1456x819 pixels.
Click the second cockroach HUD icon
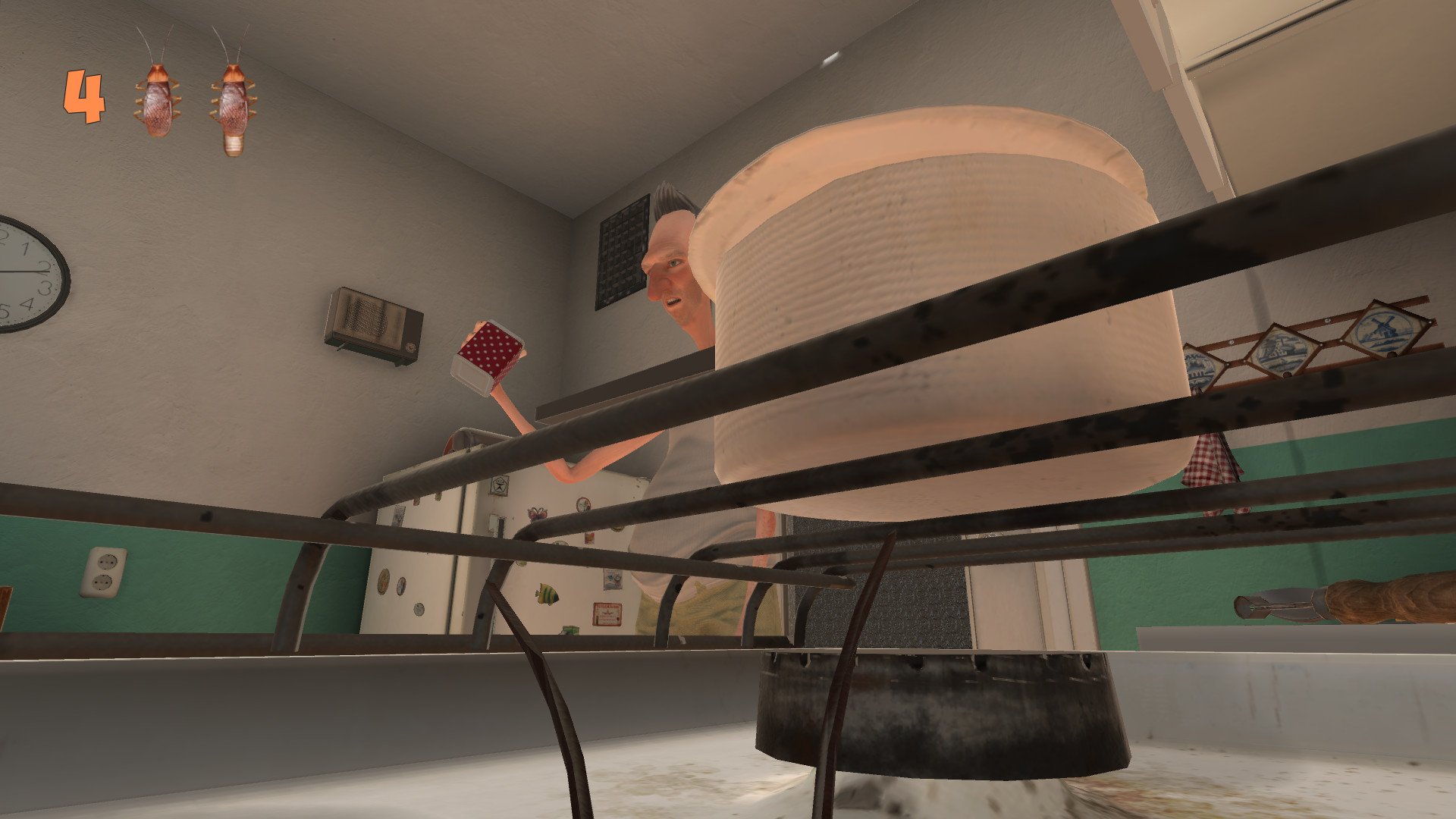pos(231,102)
